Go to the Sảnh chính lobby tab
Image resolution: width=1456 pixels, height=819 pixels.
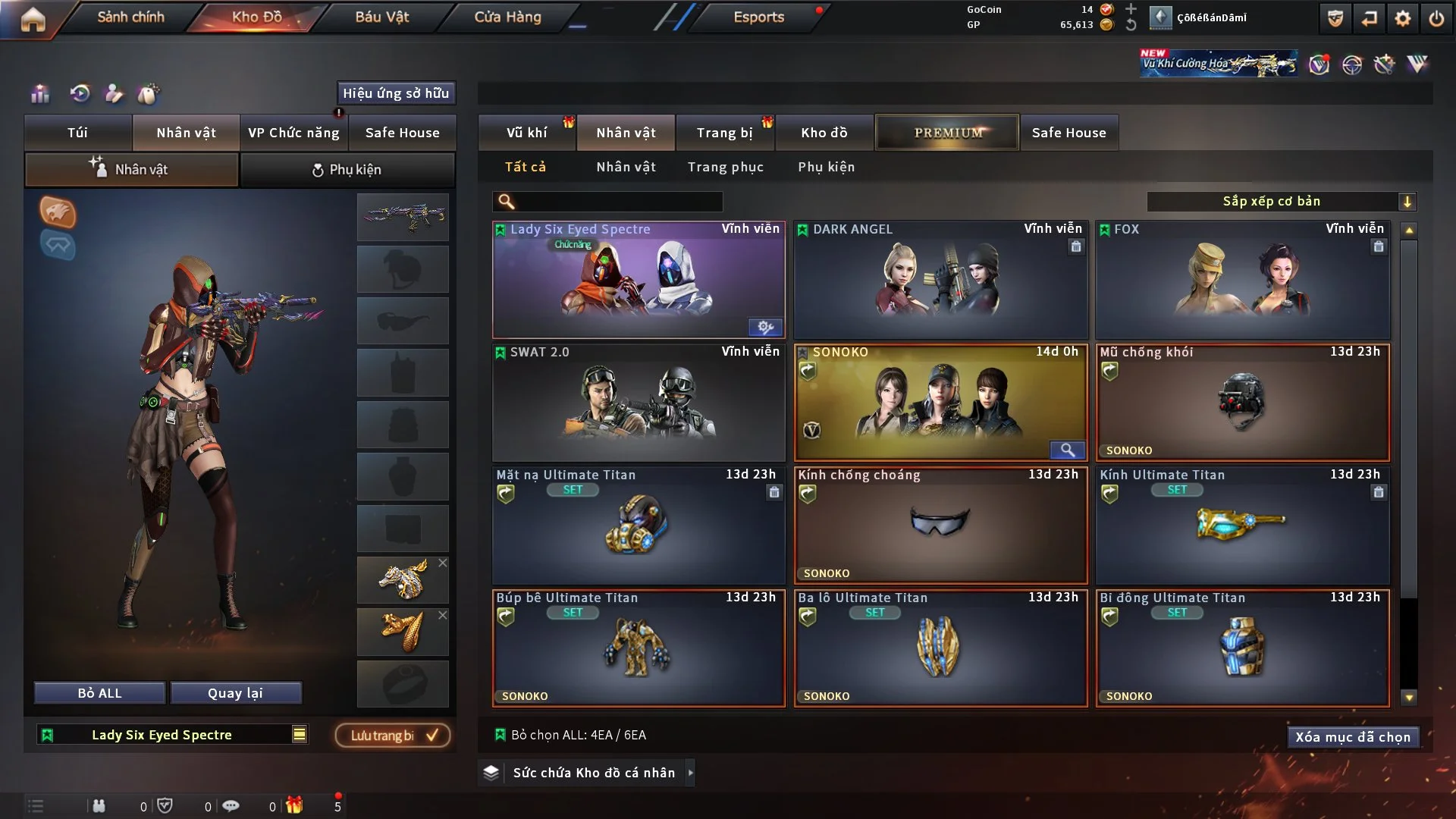coord(130,17)
